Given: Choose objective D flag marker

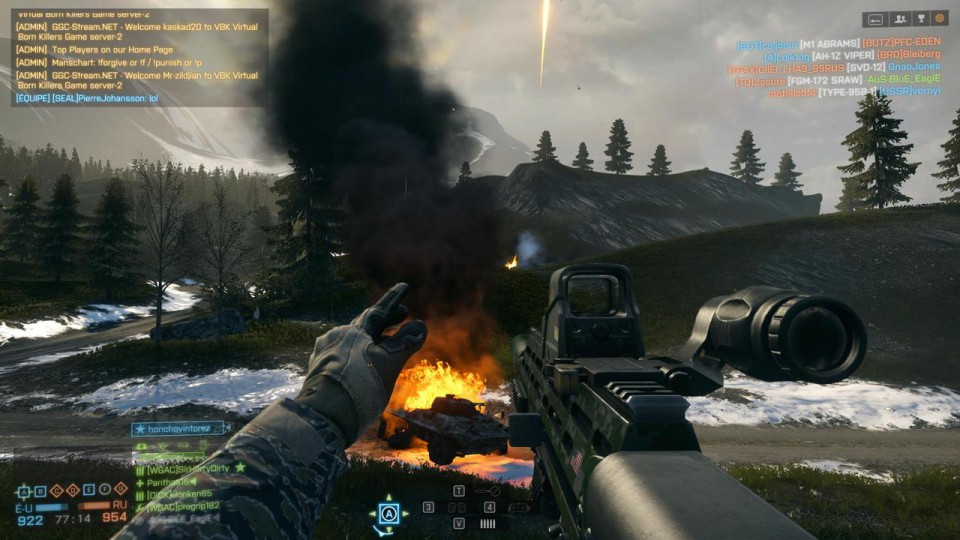Looking at the screenshot, I should [72, 490].
